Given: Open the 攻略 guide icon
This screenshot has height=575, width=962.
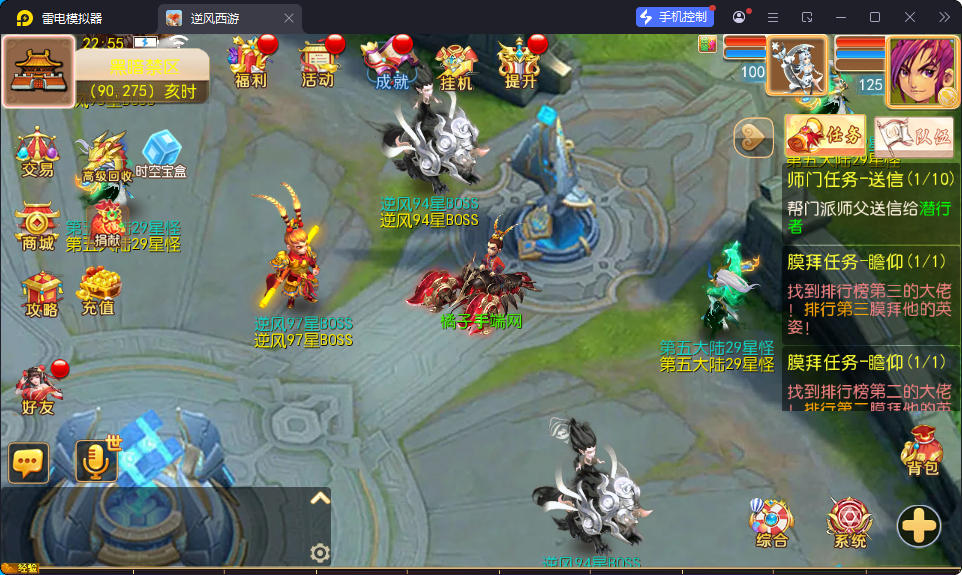Looking at the screenshot, I should (41, 294).
